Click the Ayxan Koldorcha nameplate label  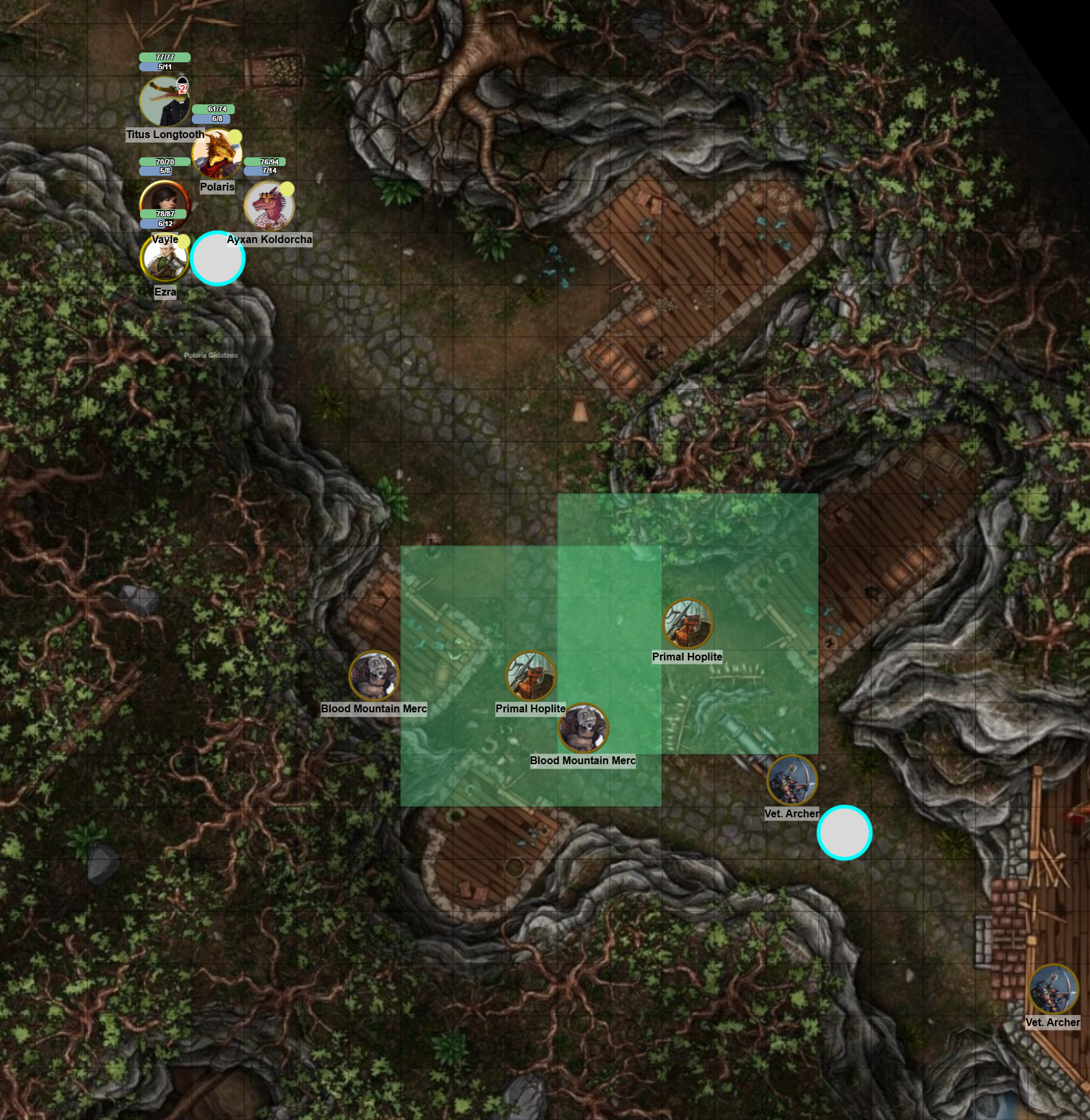click(269, 240)
